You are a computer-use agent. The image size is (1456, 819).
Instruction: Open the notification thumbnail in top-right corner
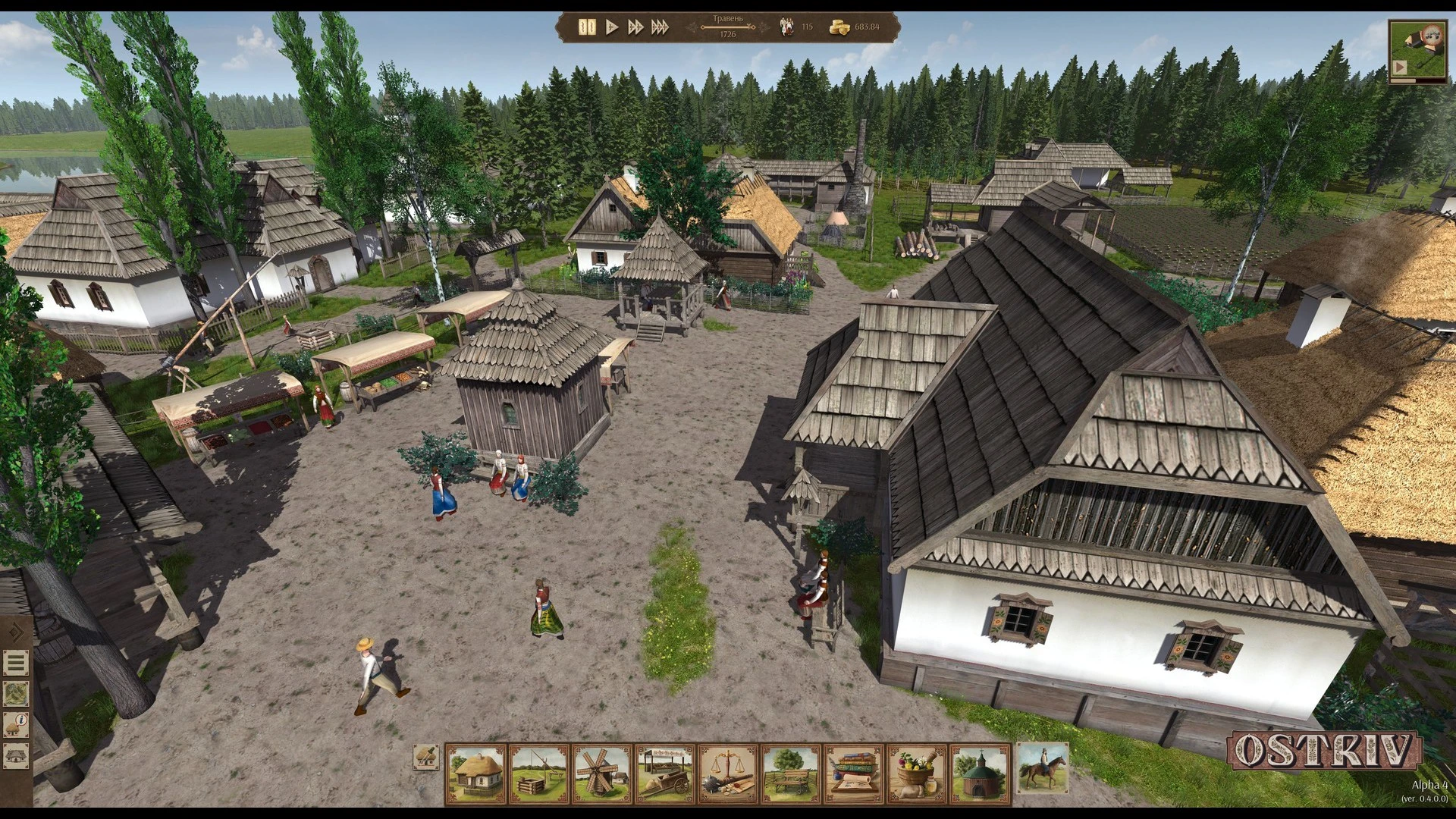tap(1417, 52)
